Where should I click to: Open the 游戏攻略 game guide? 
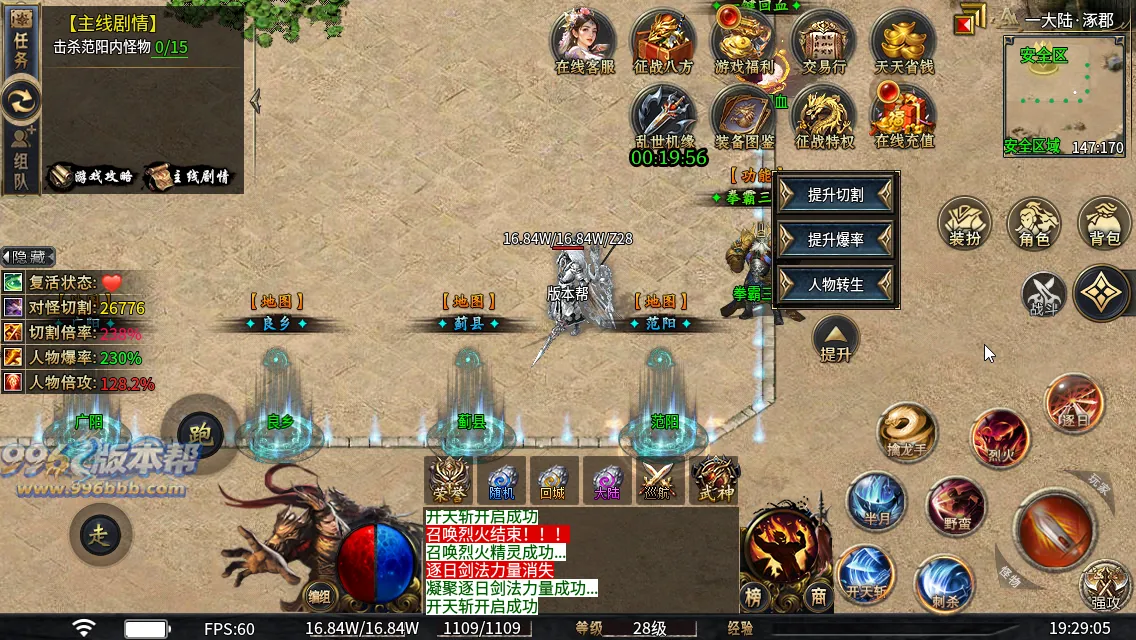tap(91, 177)
